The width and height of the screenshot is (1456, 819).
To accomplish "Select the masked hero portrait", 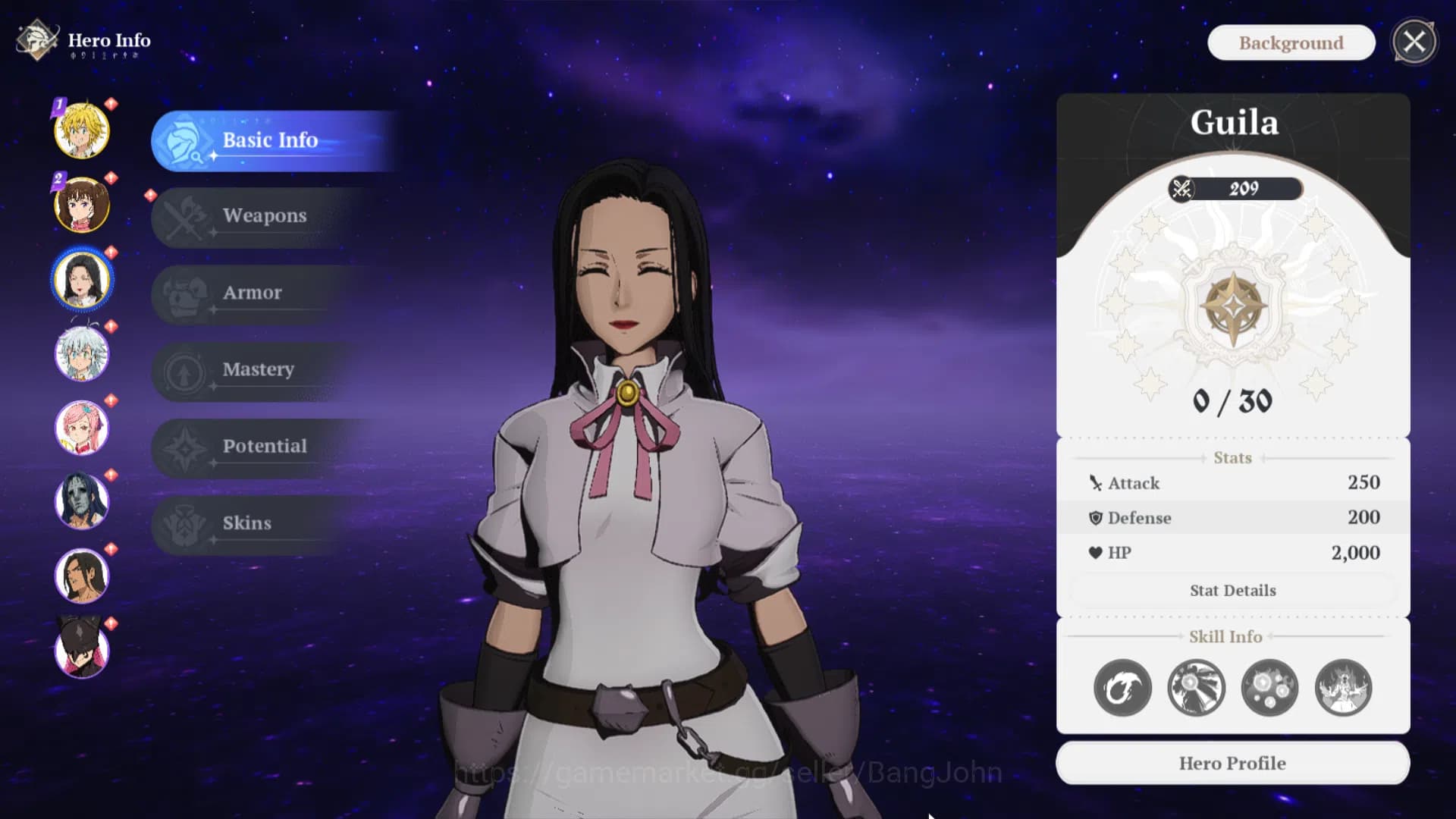I will (x=82, y=501).
